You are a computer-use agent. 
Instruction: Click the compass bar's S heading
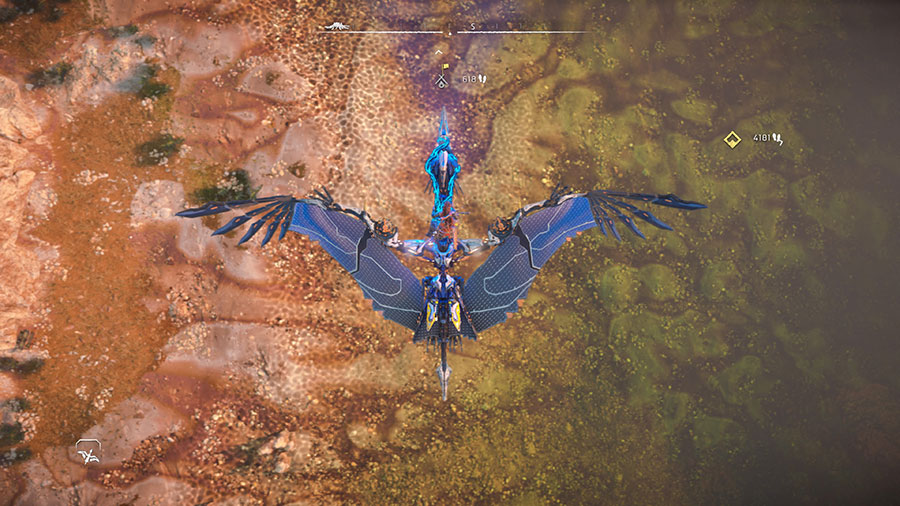point(474,26)
